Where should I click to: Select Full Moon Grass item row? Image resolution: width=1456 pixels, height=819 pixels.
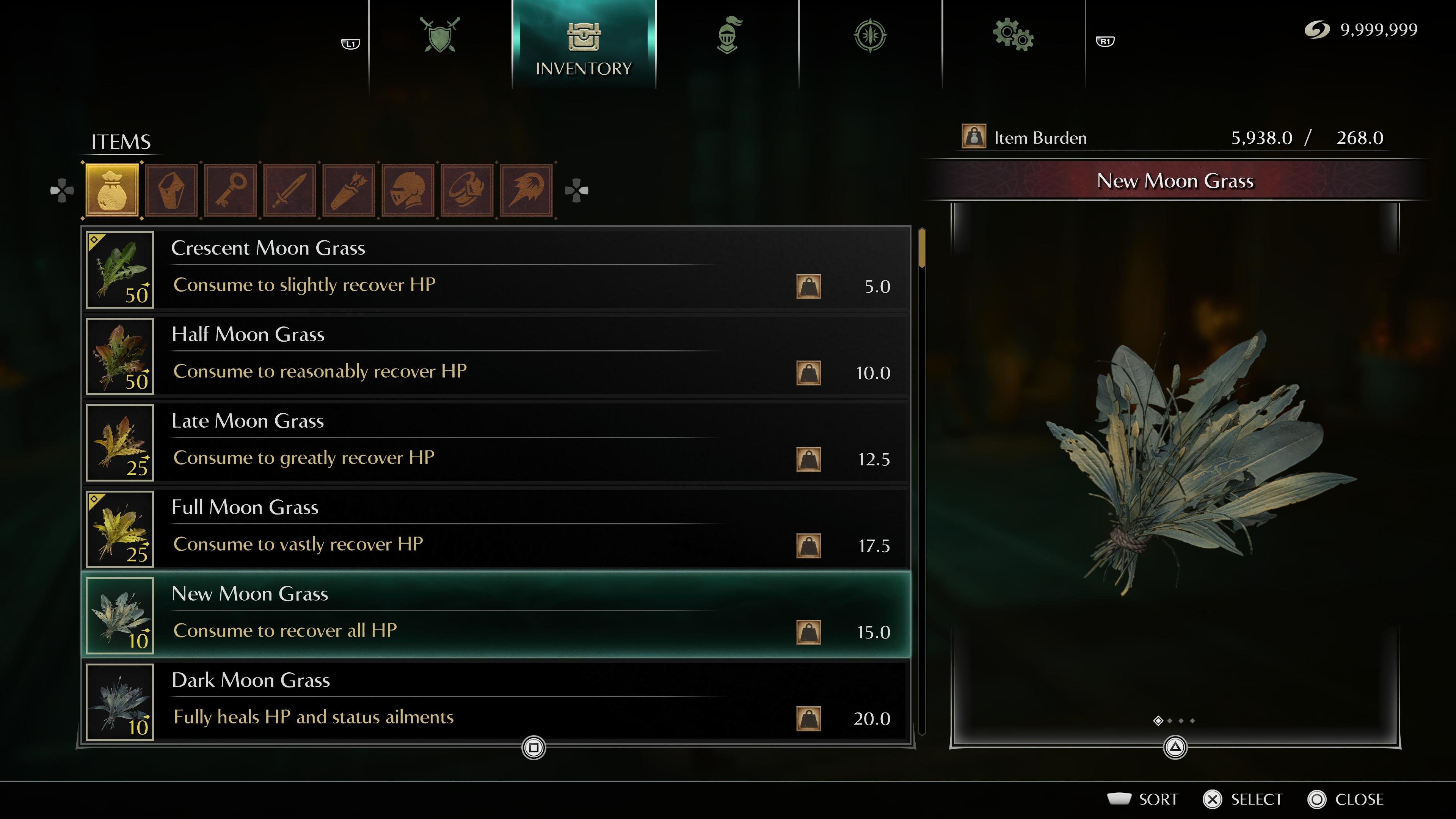click(496, 529)
